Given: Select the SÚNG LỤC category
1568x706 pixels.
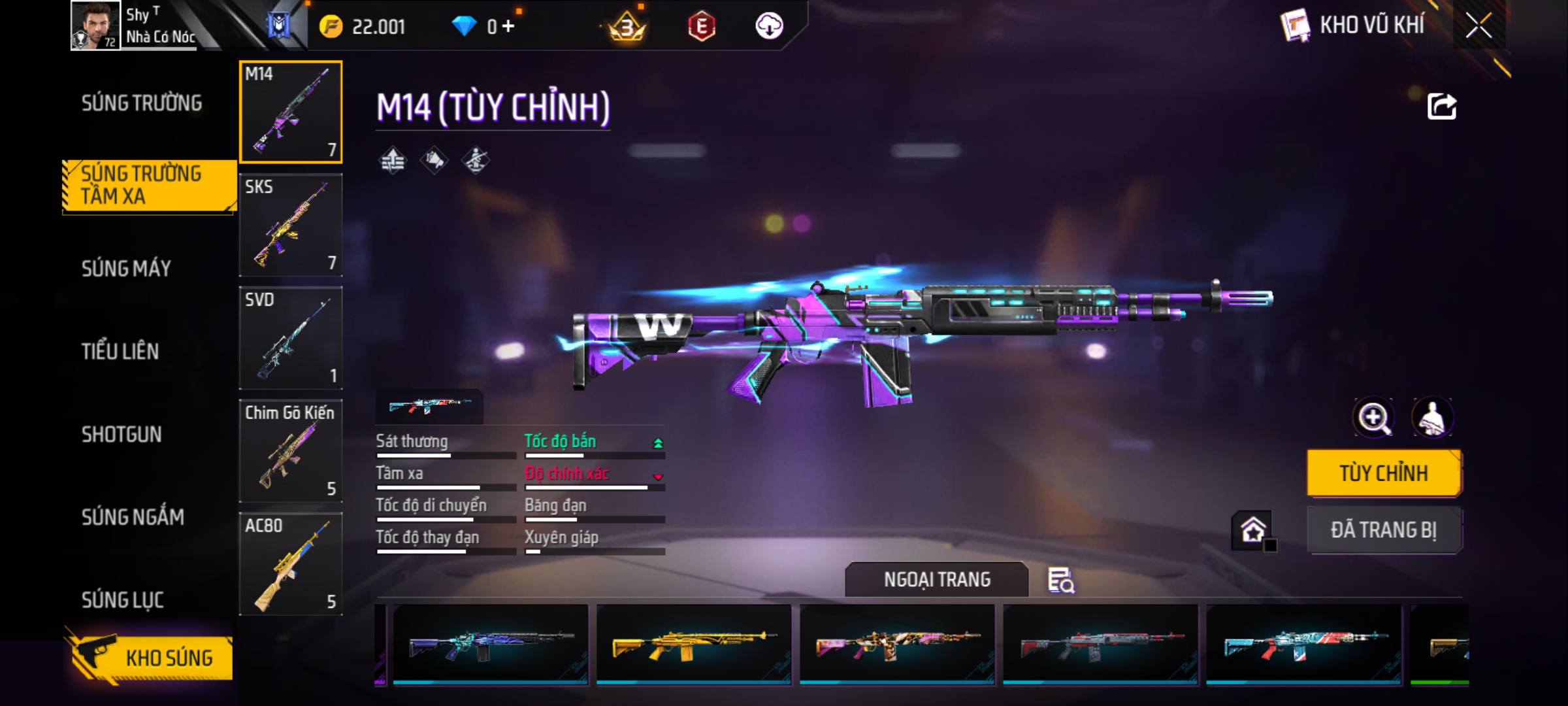Looking at the screenshot, I should pyautogui.click(x=122, y=599).
